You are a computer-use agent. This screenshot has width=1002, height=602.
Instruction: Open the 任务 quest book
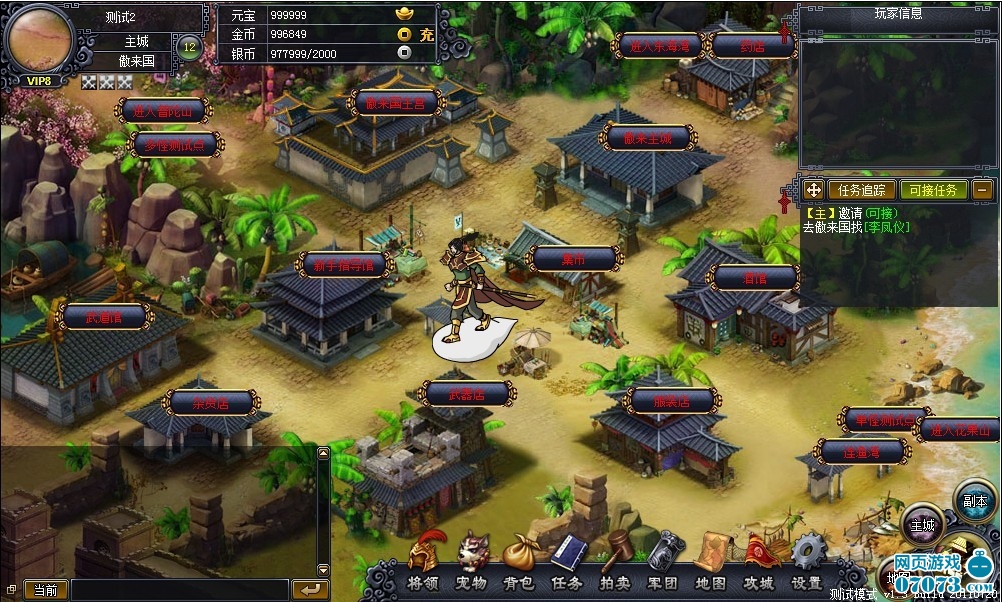pyautogui.click(x=566, y=564)
